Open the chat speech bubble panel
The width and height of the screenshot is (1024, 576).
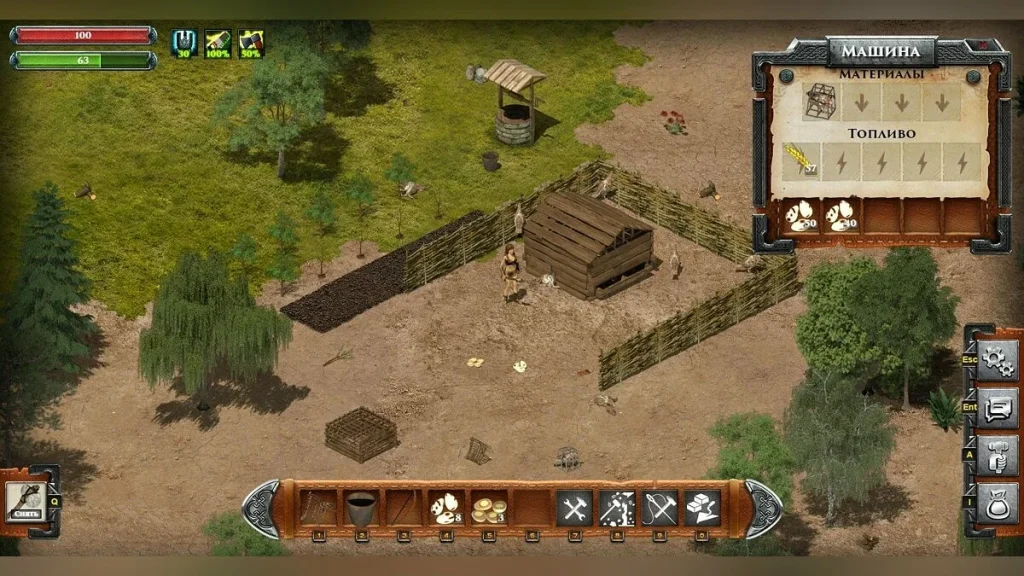coord(998,408)
